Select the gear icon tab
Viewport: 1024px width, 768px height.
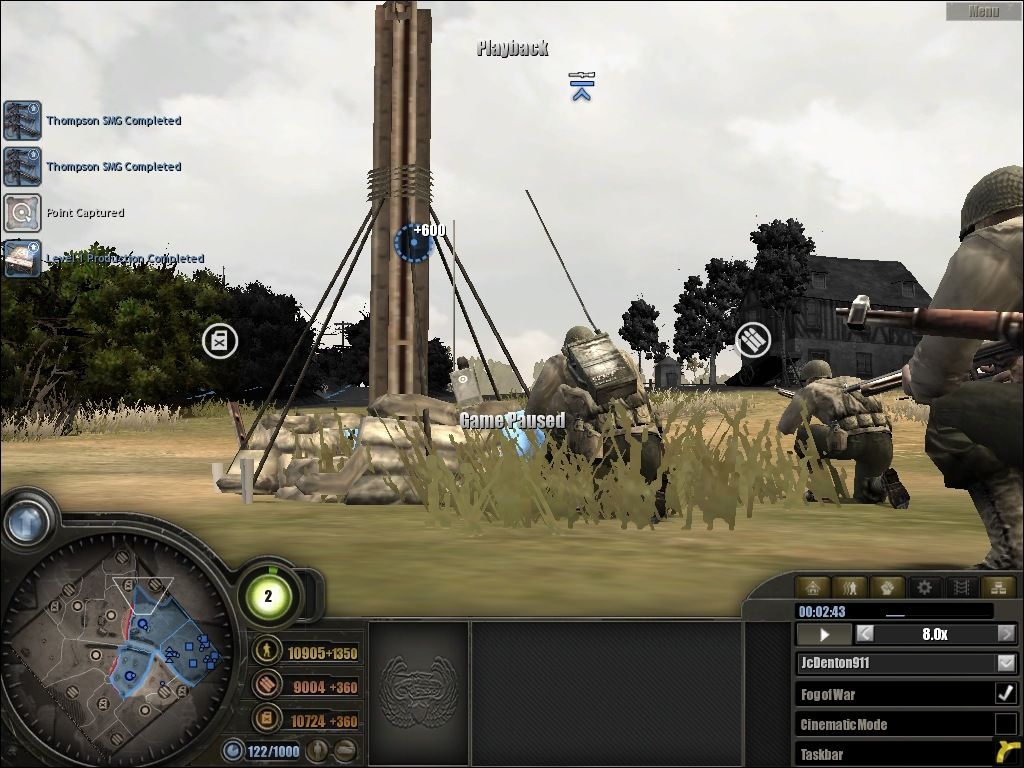pos(924,588)
